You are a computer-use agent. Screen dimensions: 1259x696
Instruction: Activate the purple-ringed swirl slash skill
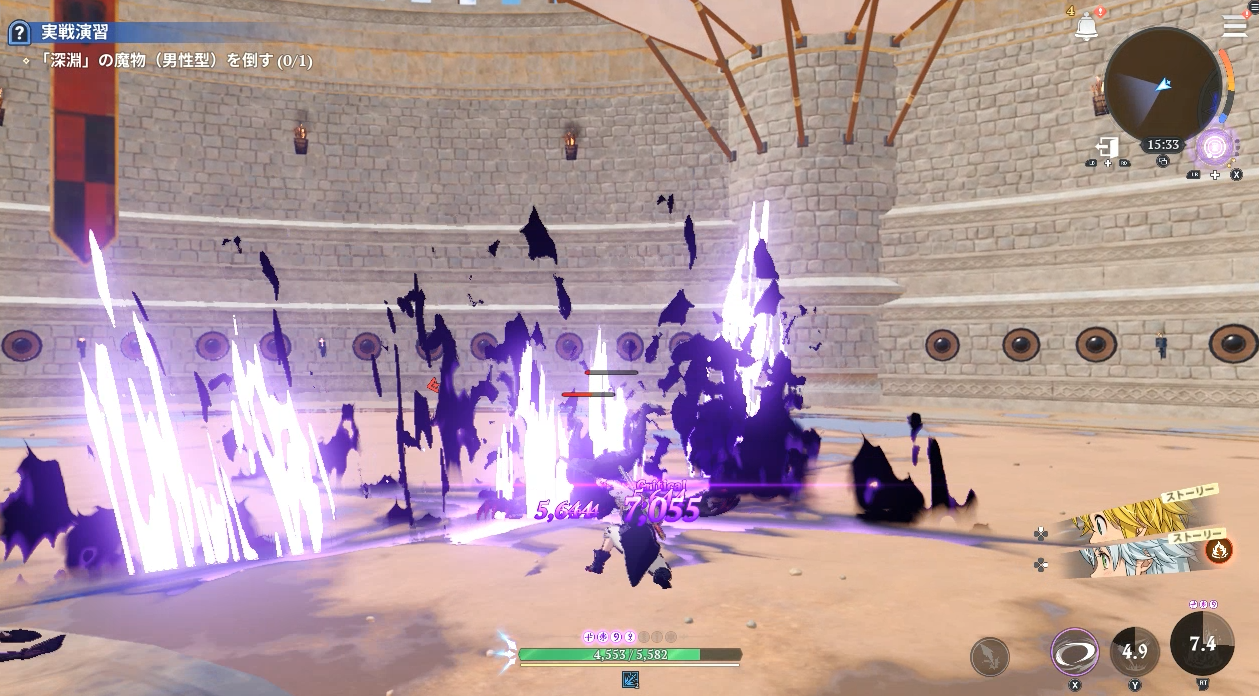(1075, 653)
